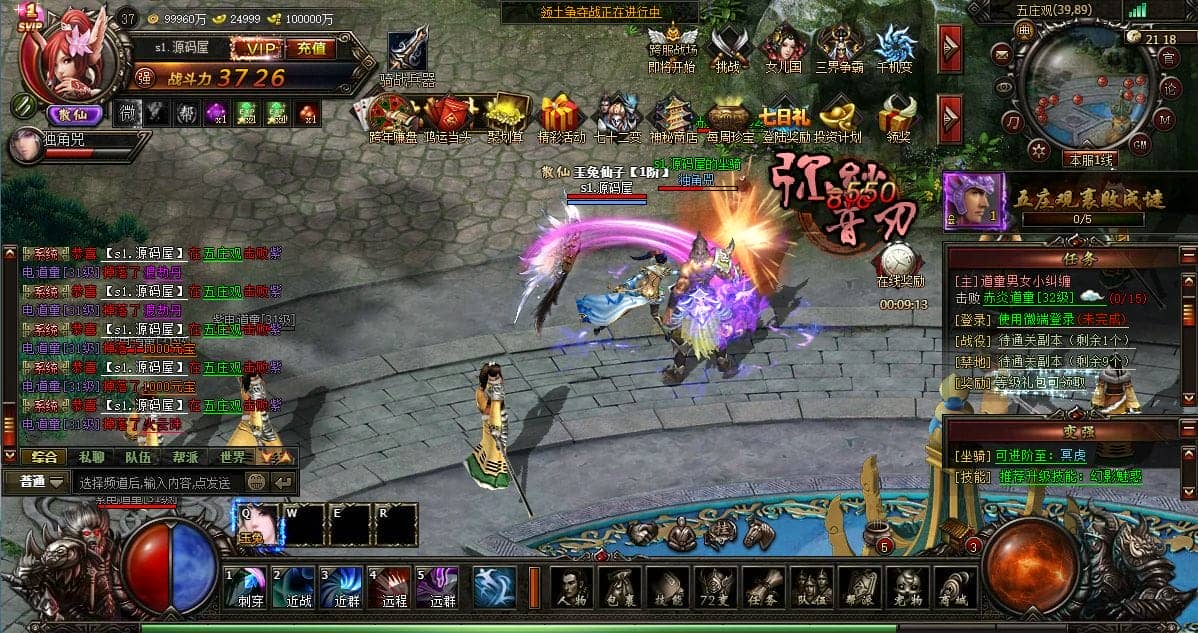1198x633 pixels.
Task: Switch chat to the 私聊 tab
Action: 91,456
